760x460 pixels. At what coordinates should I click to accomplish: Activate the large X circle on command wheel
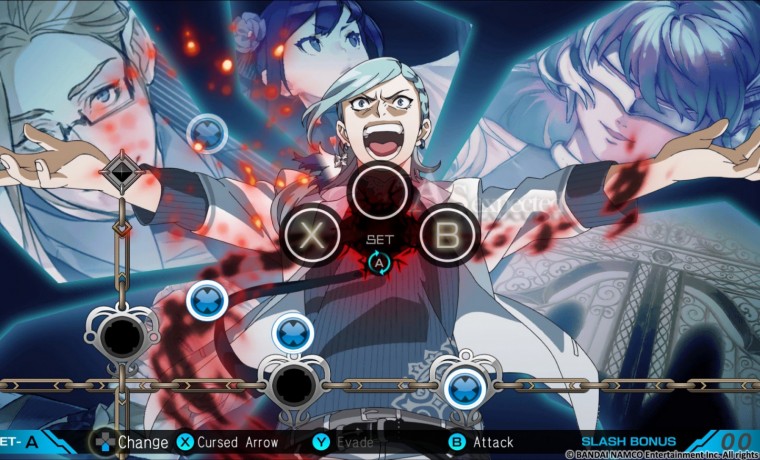point(314,236)
